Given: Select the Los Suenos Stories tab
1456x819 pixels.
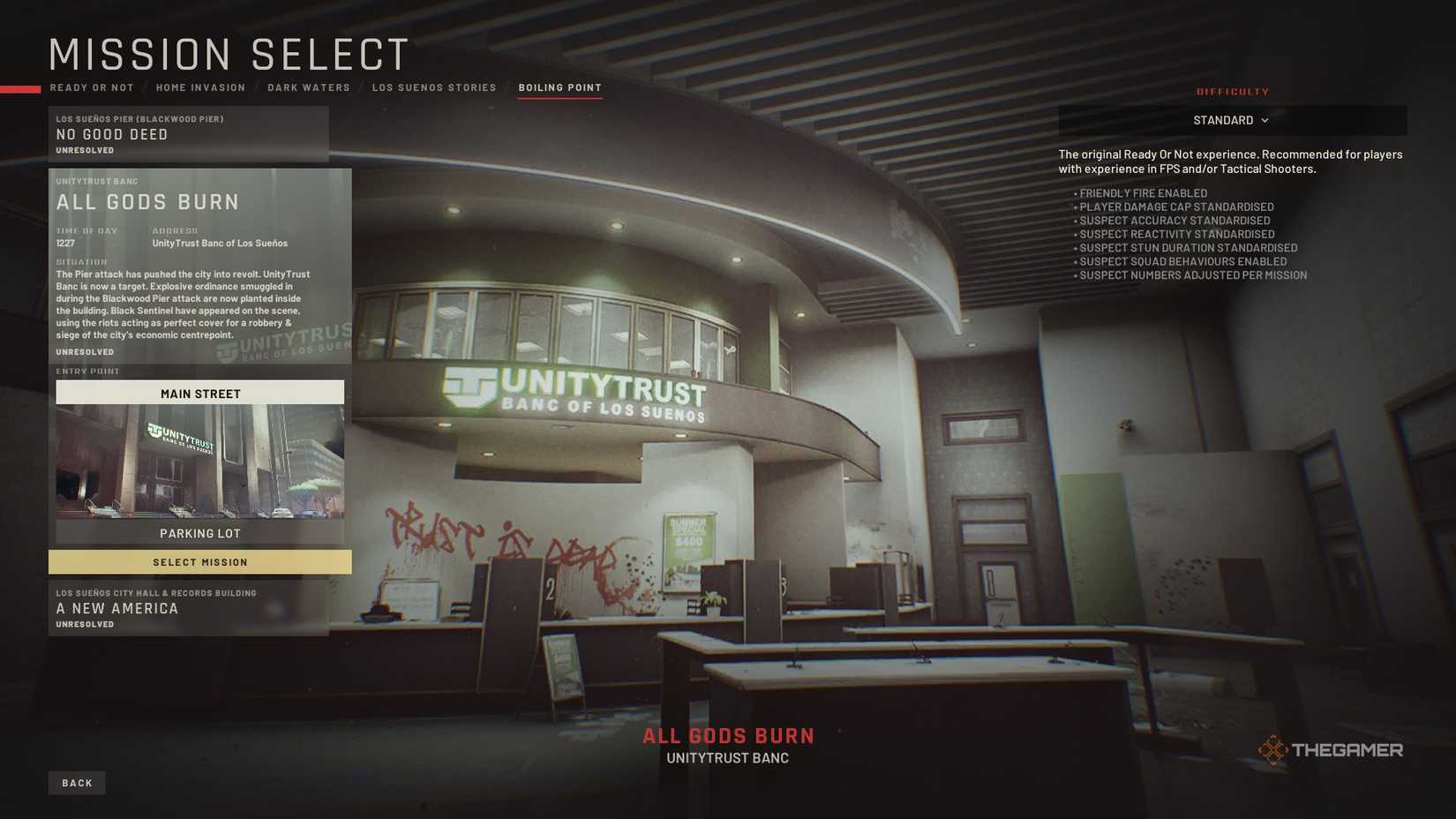Looking at the screenshot, I should 434,87.
